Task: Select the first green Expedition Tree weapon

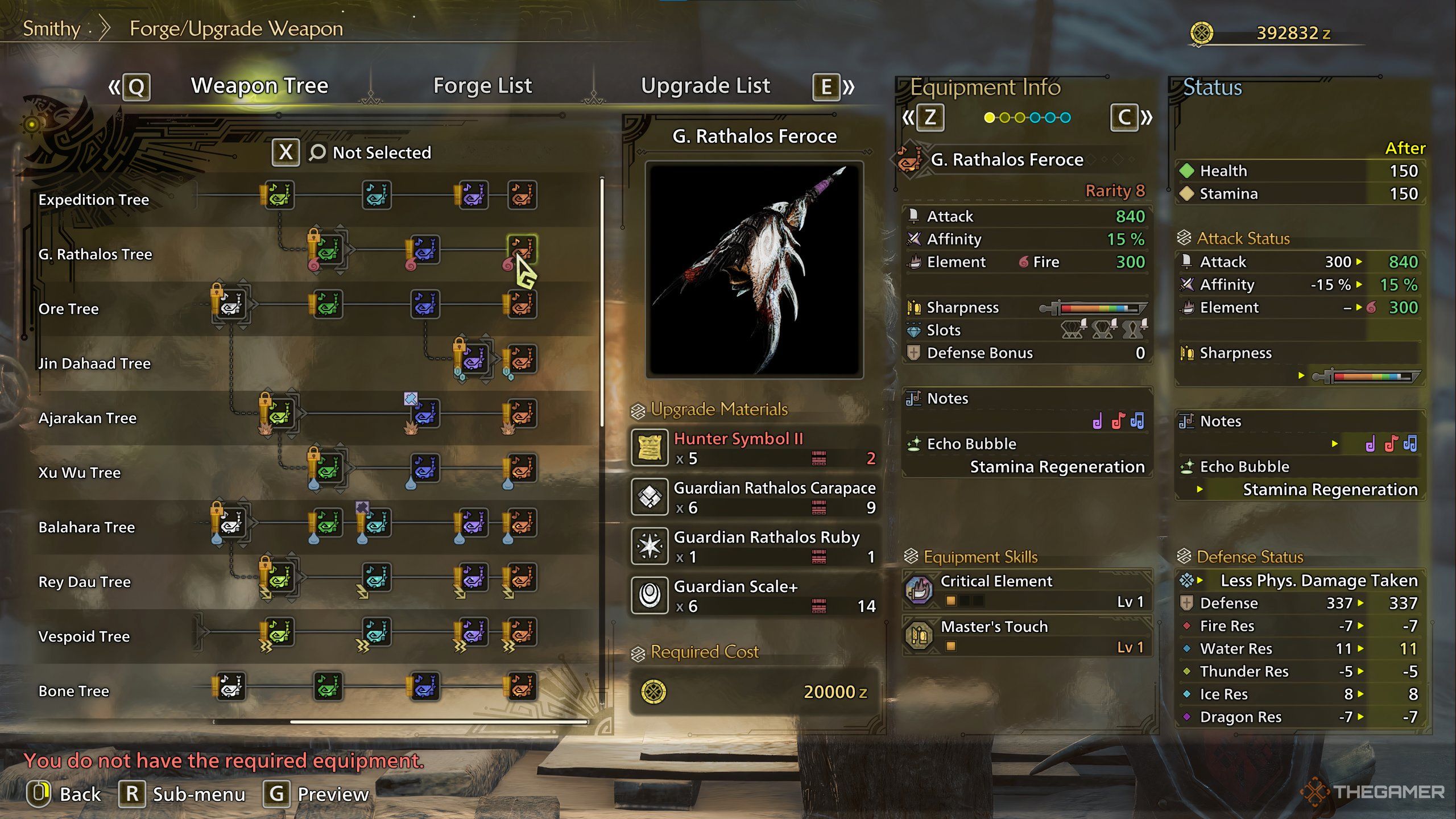Action: pyautogui.click(x=279, y=195)
